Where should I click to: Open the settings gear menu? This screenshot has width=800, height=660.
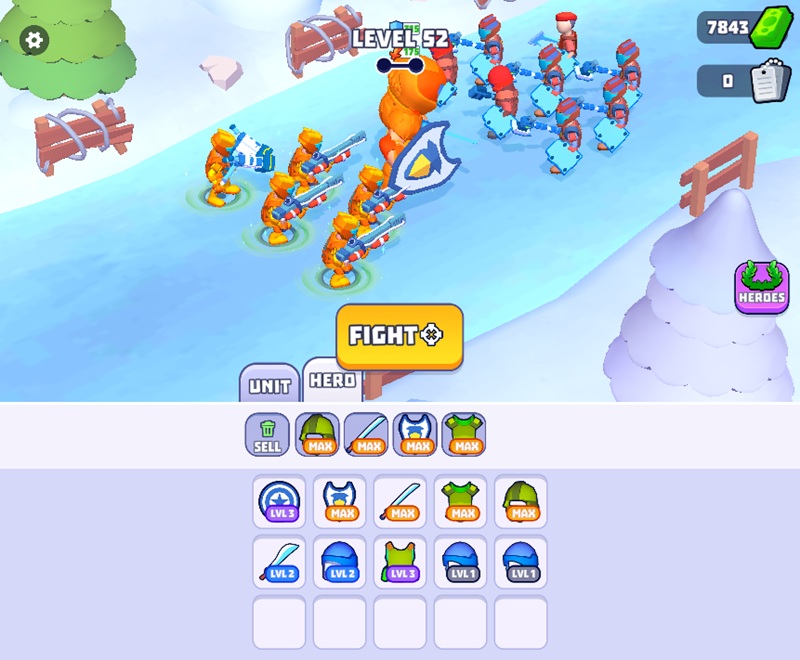pyautogui.click(x=34, y=40)
